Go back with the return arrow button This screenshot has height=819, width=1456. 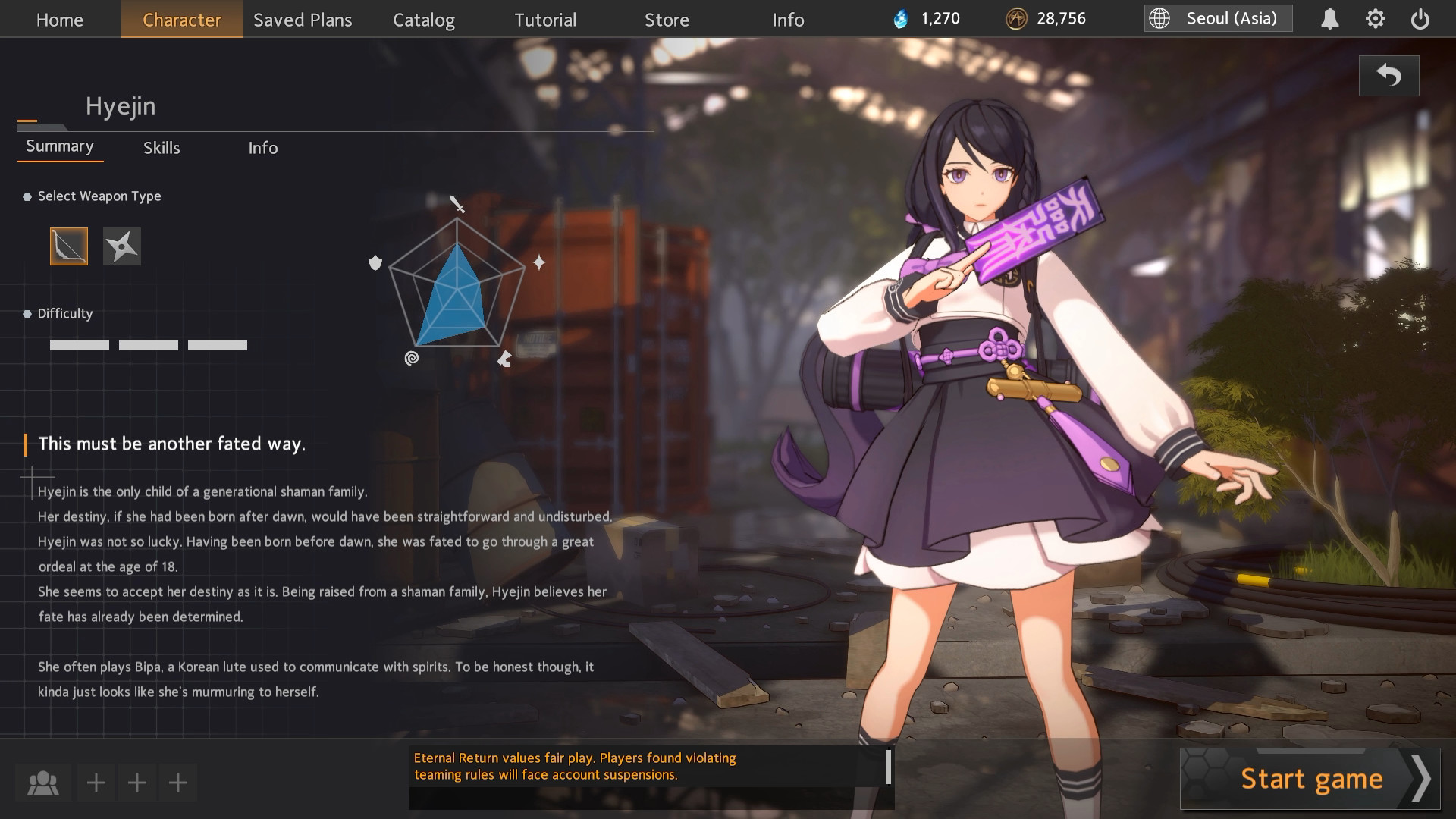(1389, 76)
